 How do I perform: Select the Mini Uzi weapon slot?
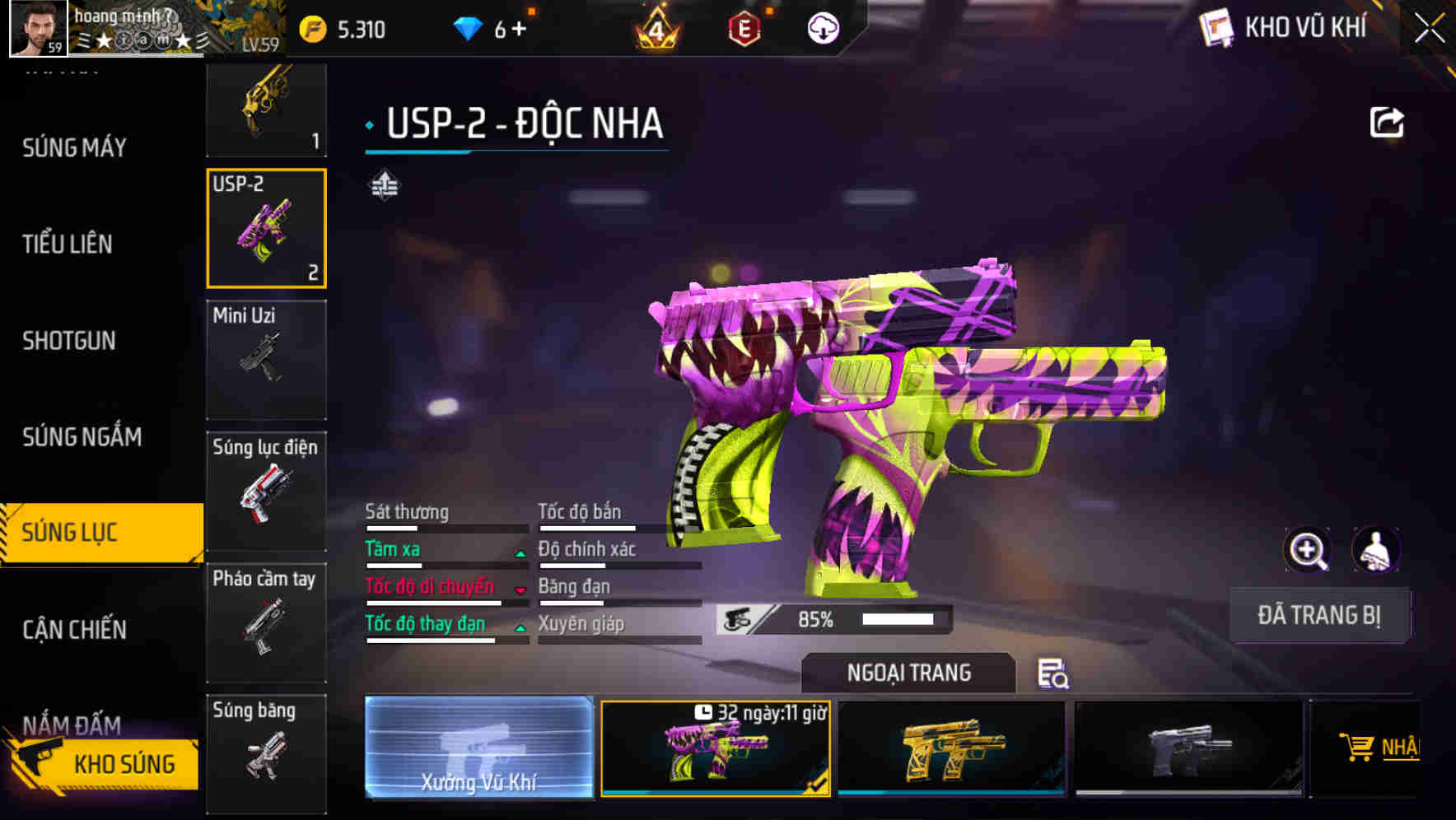(x=265, y=360)
